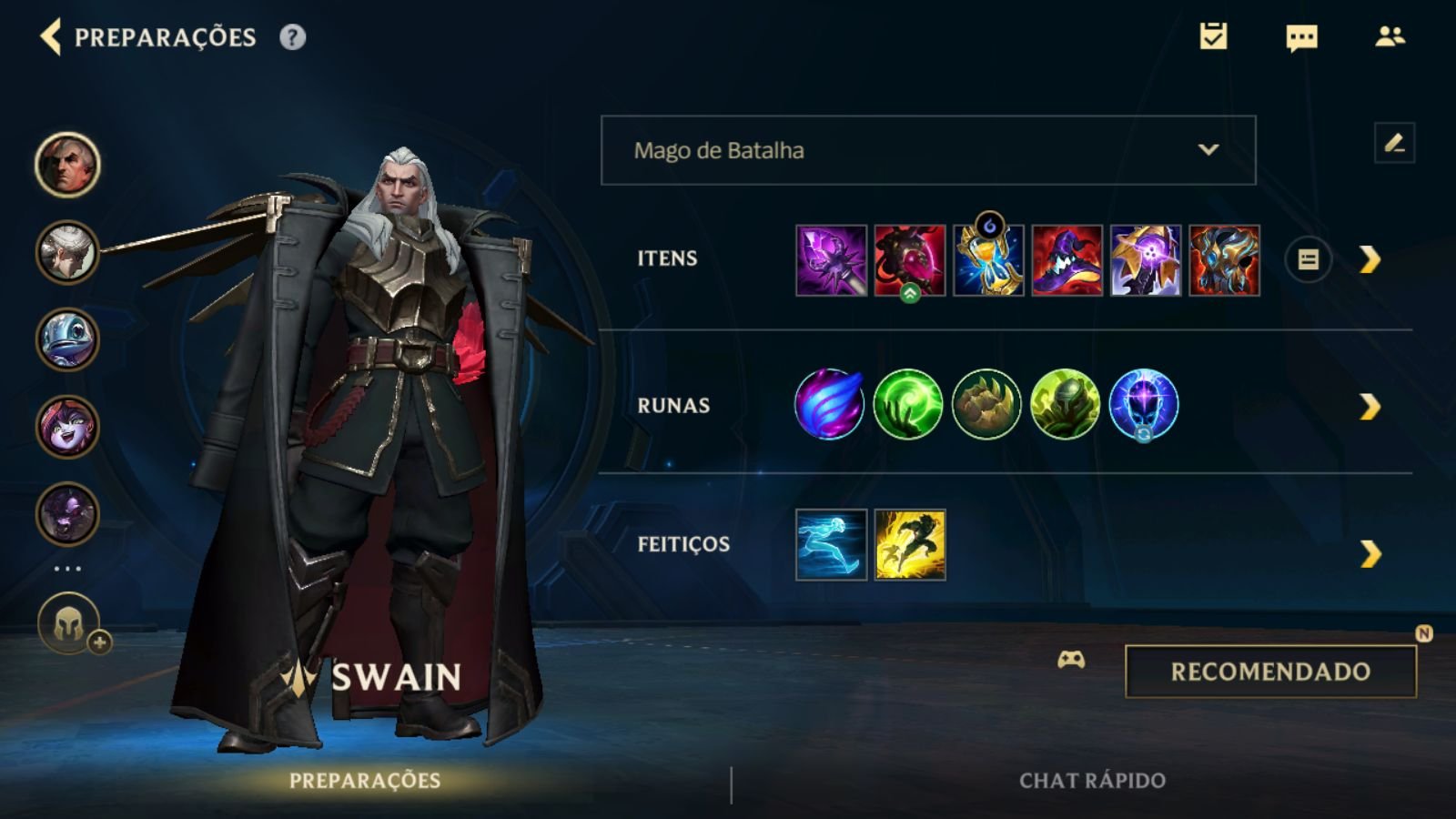Click the pencil edit build button
This screenshot has width=1456, height=819.
(x=1394, y=143)
